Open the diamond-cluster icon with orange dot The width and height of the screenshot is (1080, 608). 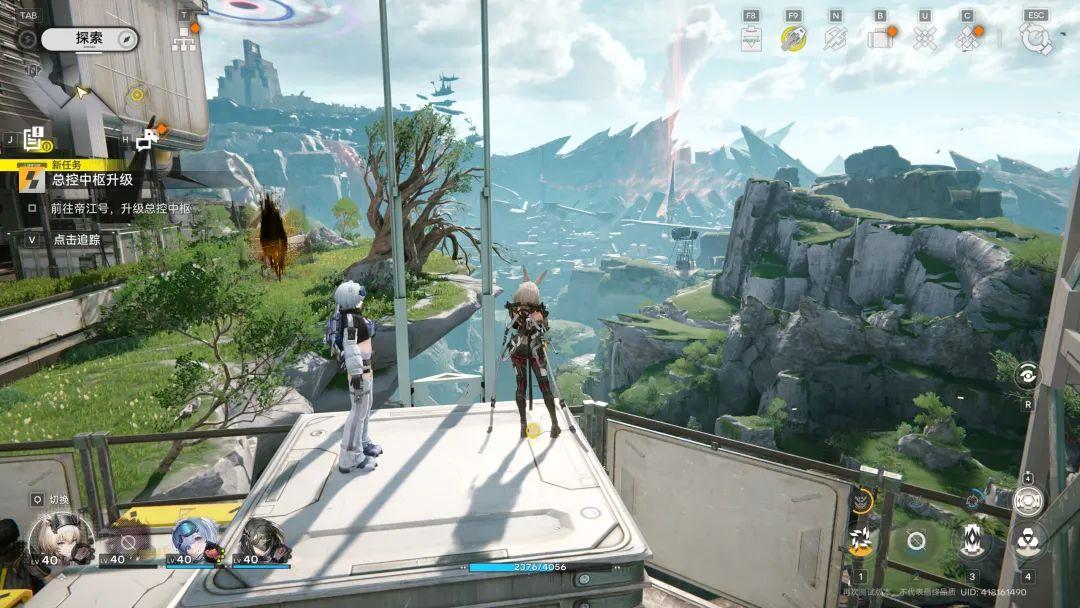point(966,38)
